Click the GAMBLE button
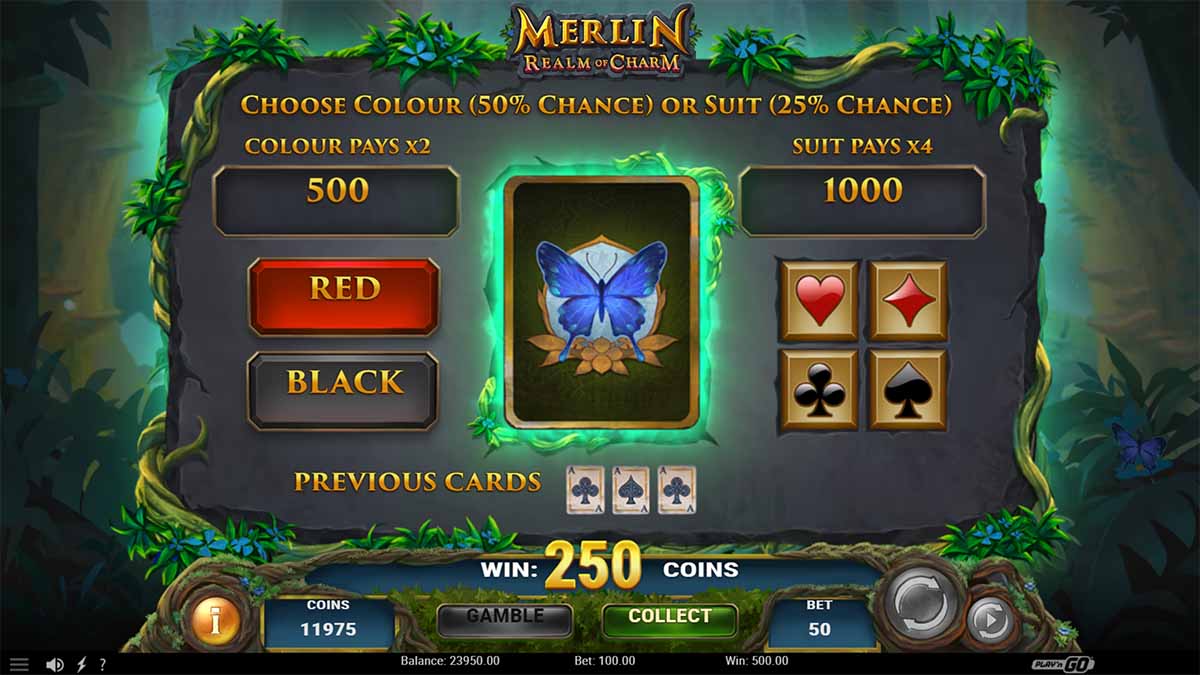This screenshot has width=1200, height=675. tap(504, 618)
